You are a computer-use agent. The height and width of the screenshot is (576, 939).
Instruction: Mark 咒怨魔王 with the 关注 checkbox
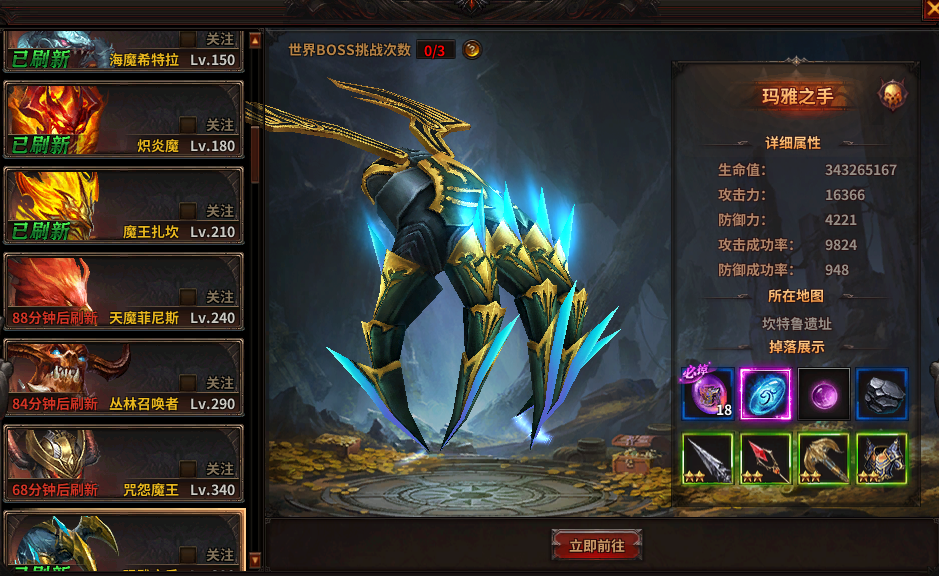pos(188,469)
